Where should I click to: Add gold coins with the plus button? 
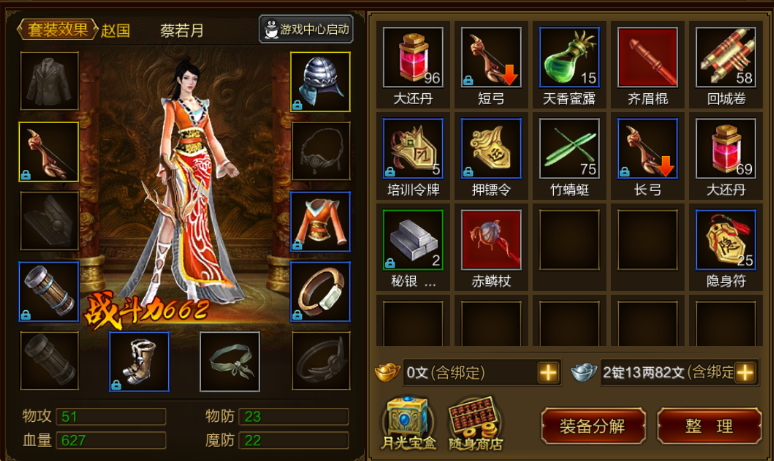pyautogui.click(x=548, y=373)
